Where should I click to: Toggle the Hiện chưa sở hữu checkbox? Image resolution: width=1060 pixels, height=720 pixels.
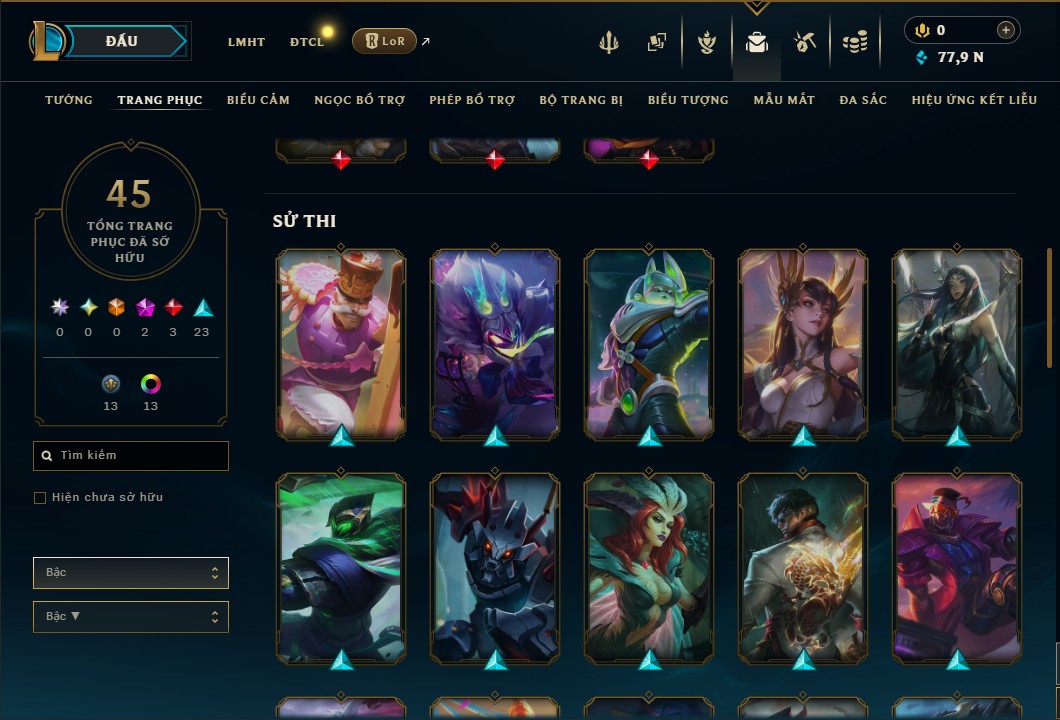click(x=40, y=498)
